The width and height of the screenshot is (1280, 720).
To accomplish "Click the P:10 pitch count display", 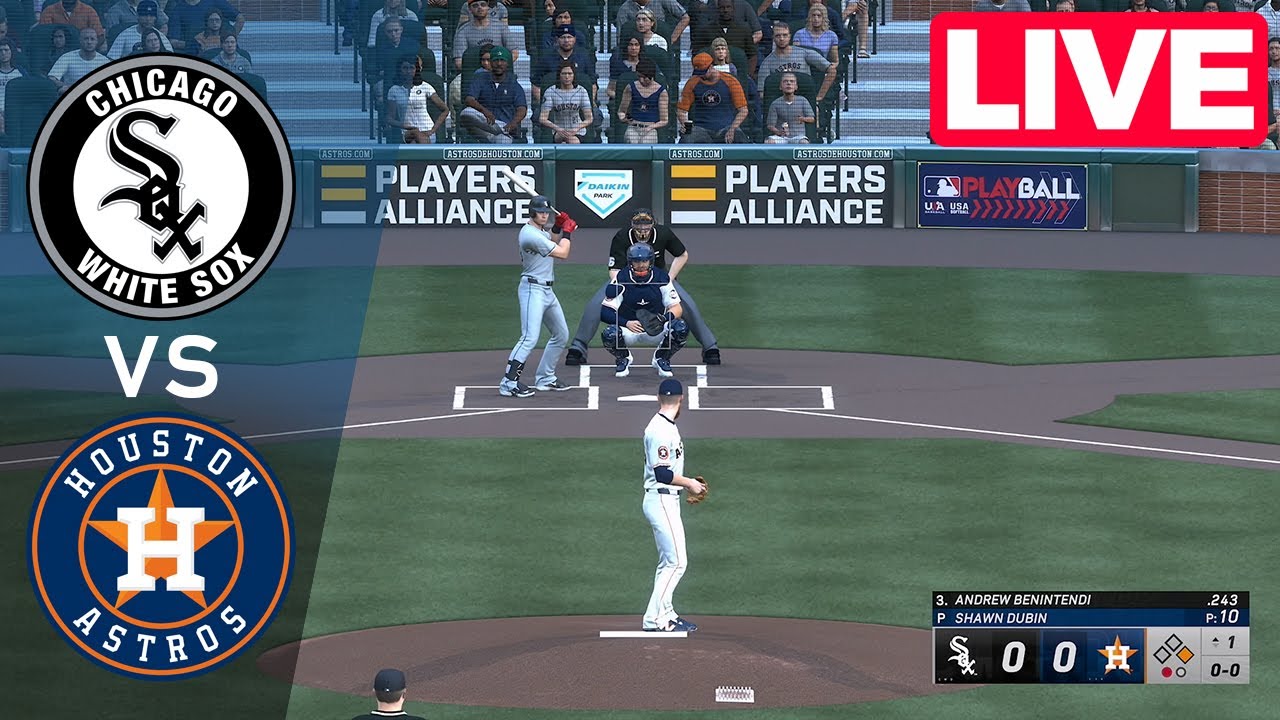I will [1222, 617].
